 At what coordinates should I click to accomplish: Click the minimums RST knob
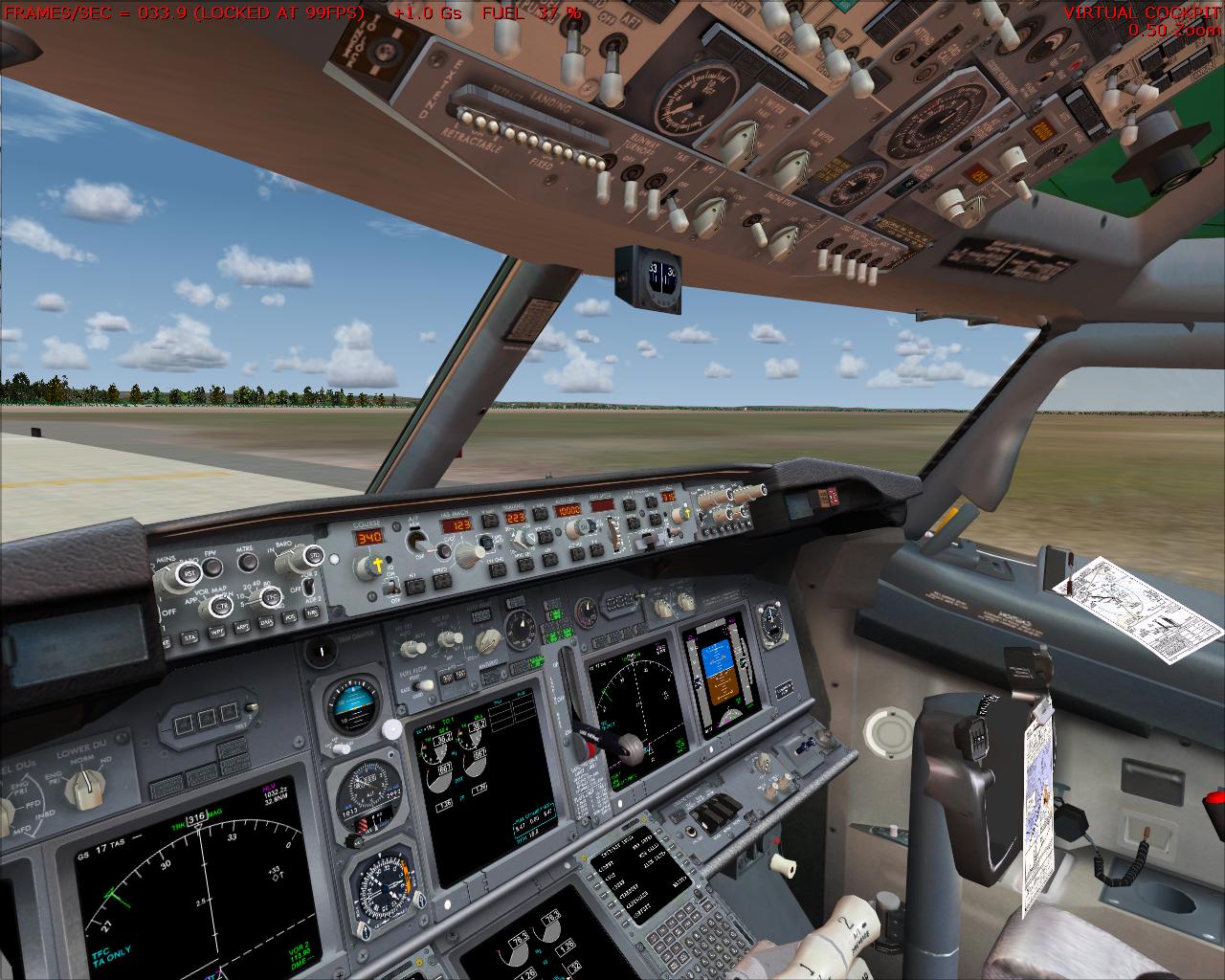(x=190, y=572)
